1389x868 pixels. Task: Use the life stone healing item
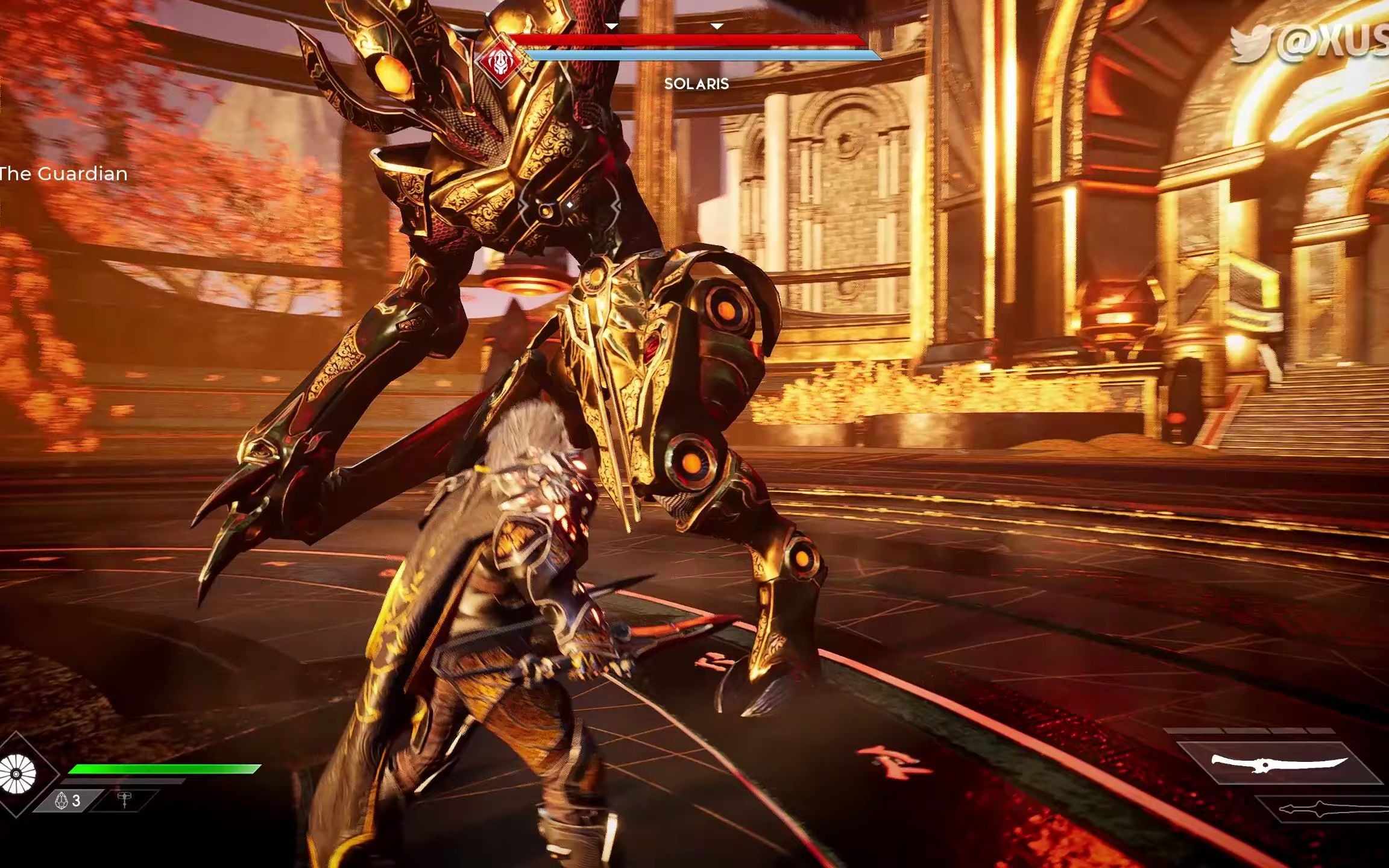(x=68, y=800)
